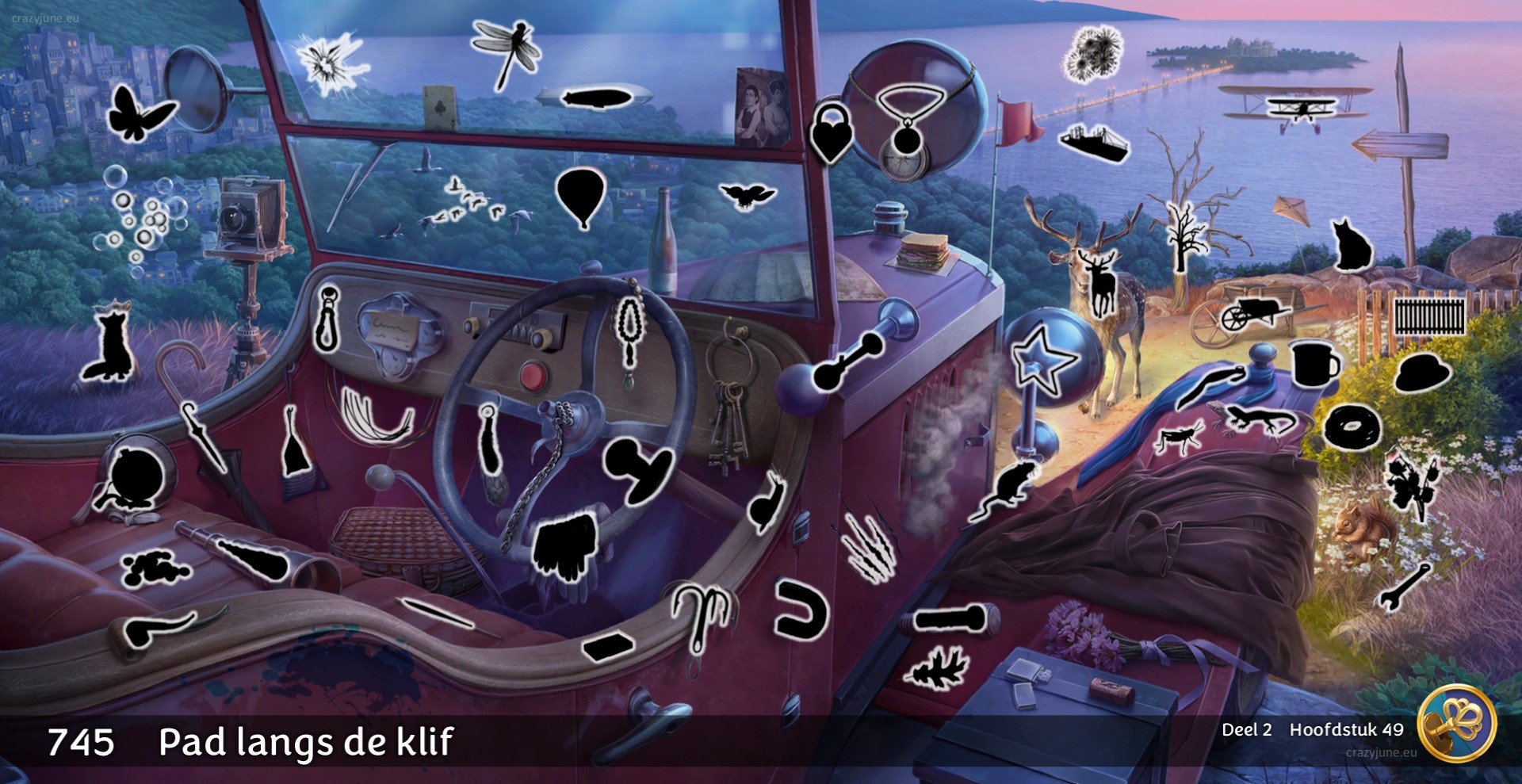The width and height of the screenshot is (1522, 784).
Task: Pick the butterfly silhouette near the mirror
Action: coord(138,114)
